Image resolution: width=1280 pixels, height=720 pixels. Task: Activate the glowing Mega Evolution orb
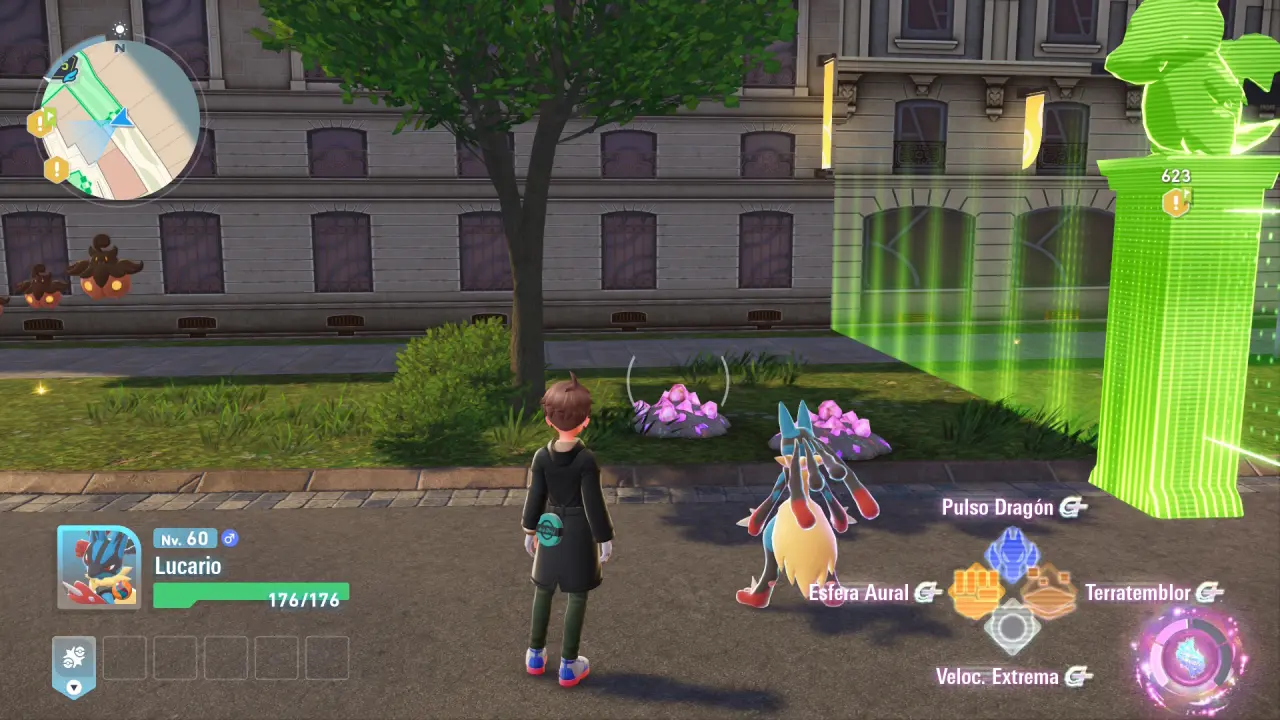(x=1192, y=660)
